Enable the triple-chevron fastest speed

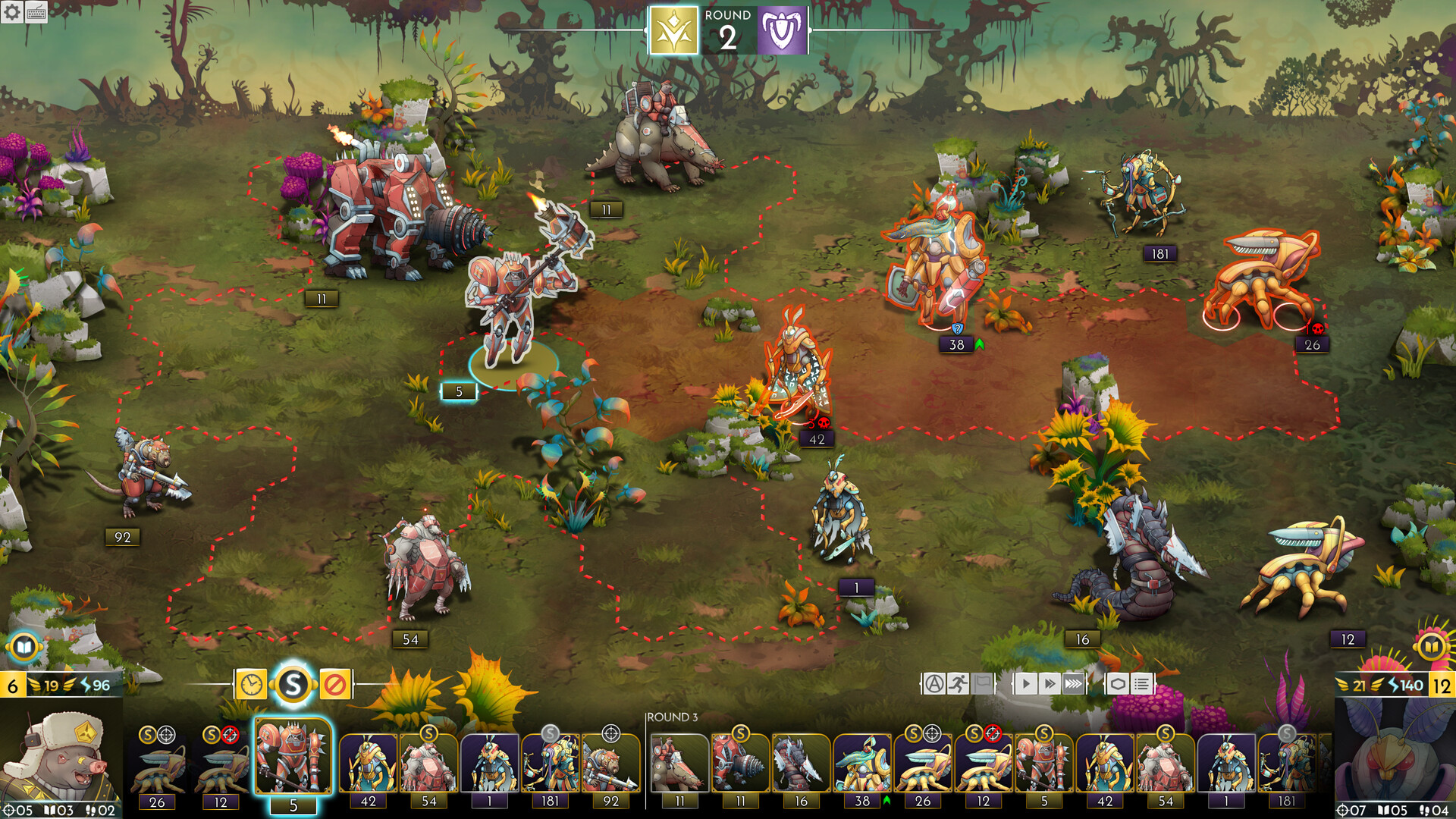[1074, 682]
